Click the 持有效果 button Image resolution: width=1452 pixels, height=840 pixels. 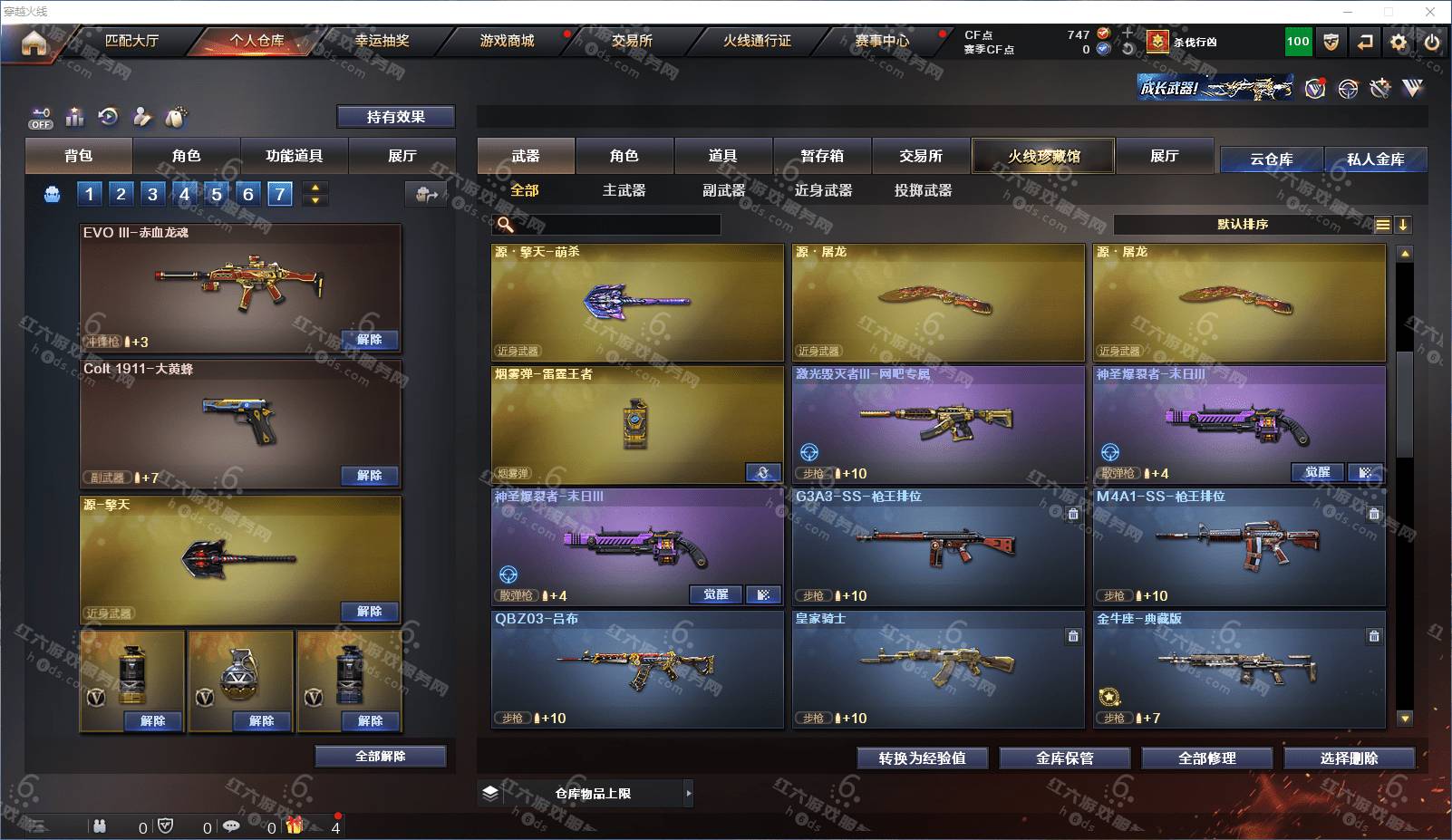pos(395,117)
